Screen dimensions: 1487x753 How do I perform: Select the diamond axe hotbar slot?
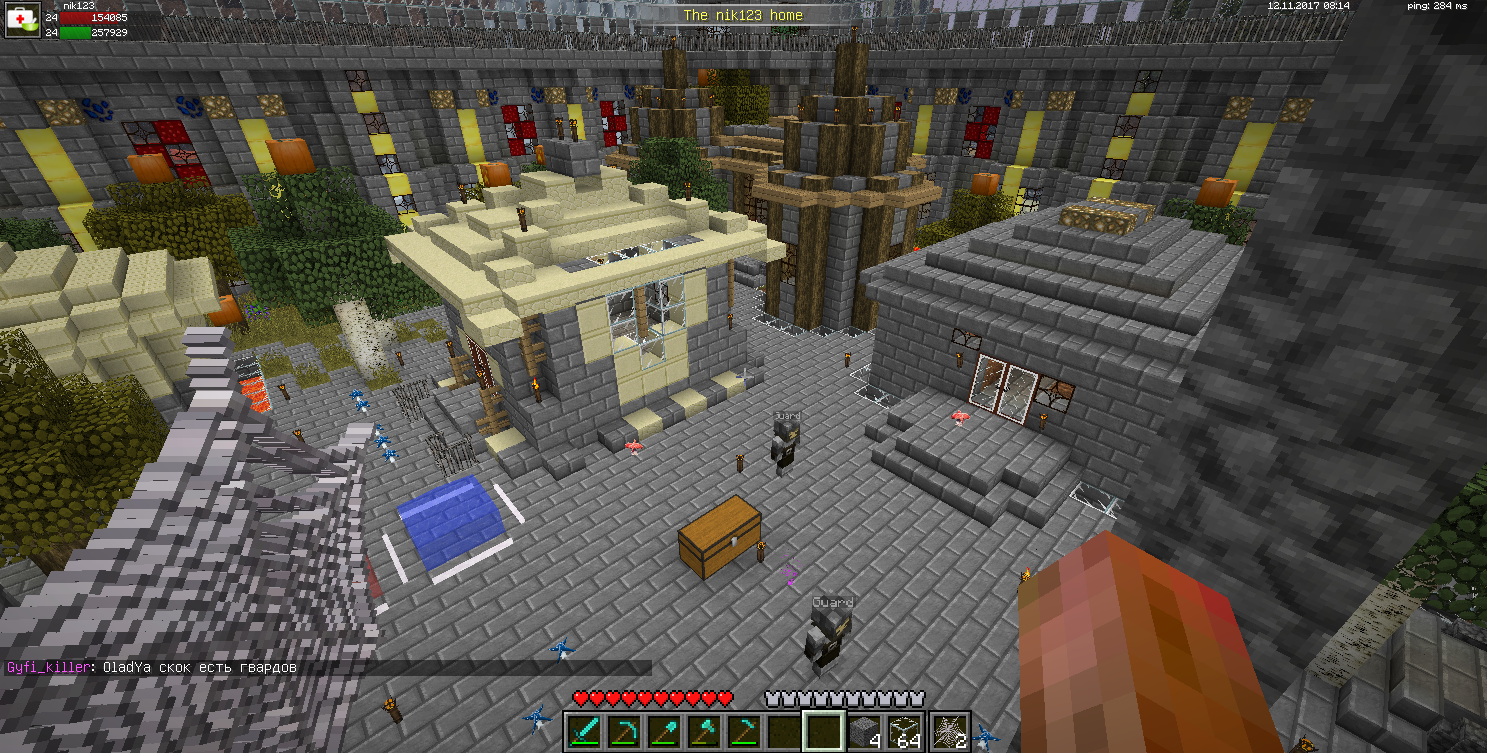pyautogui.click(x=705, y=731)
